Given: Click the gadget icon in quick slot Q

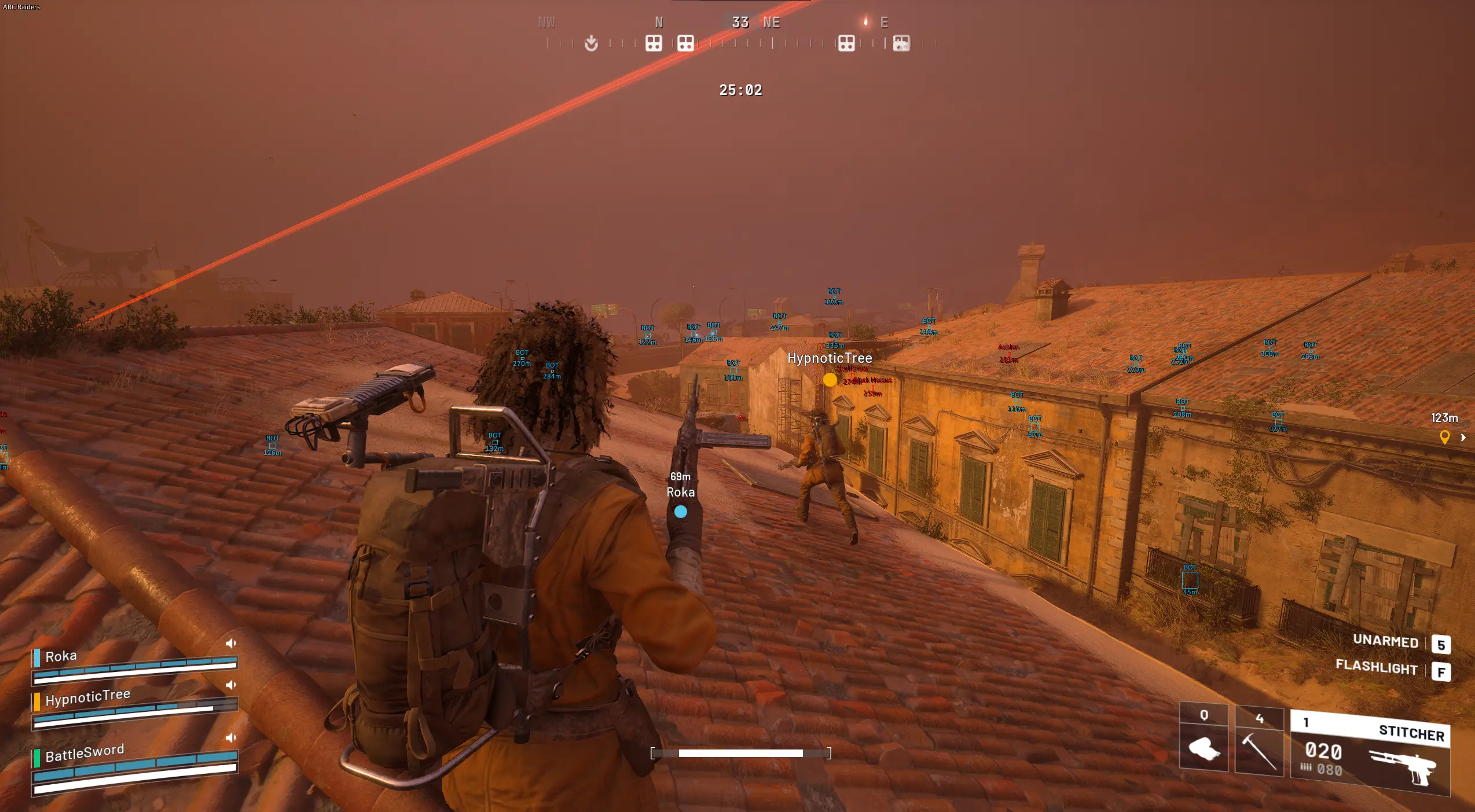Looking at the screenshot, I should [x=1205, y=747].
